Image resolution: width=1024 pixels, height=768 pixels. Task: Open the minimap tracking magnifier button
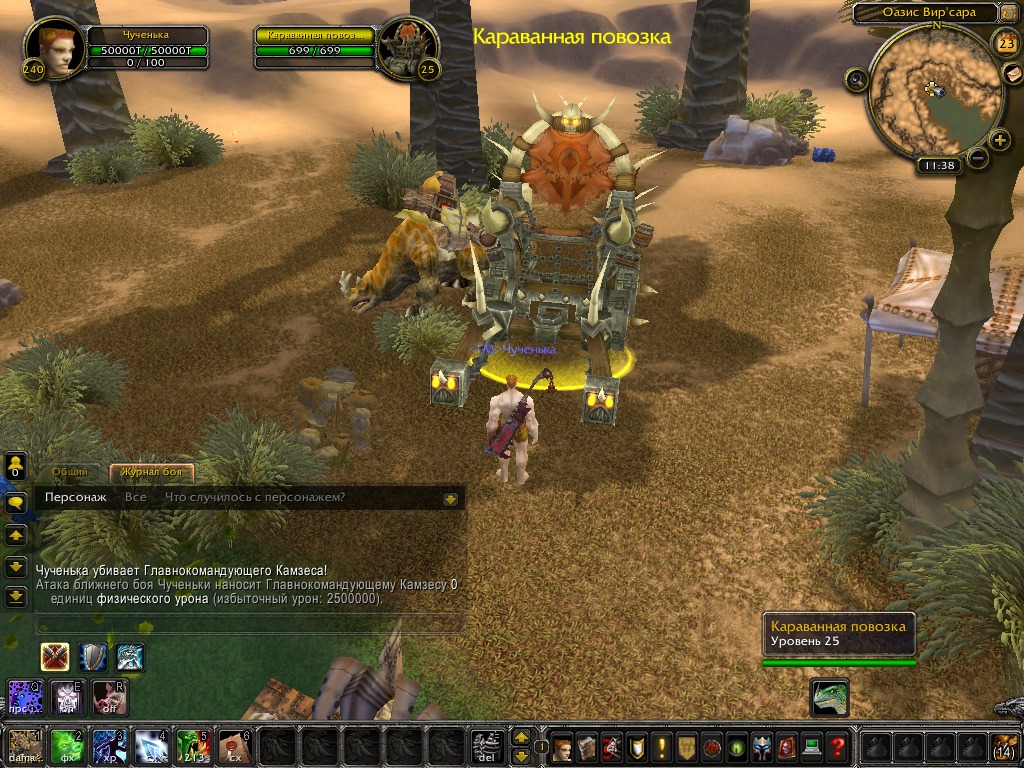856,79
